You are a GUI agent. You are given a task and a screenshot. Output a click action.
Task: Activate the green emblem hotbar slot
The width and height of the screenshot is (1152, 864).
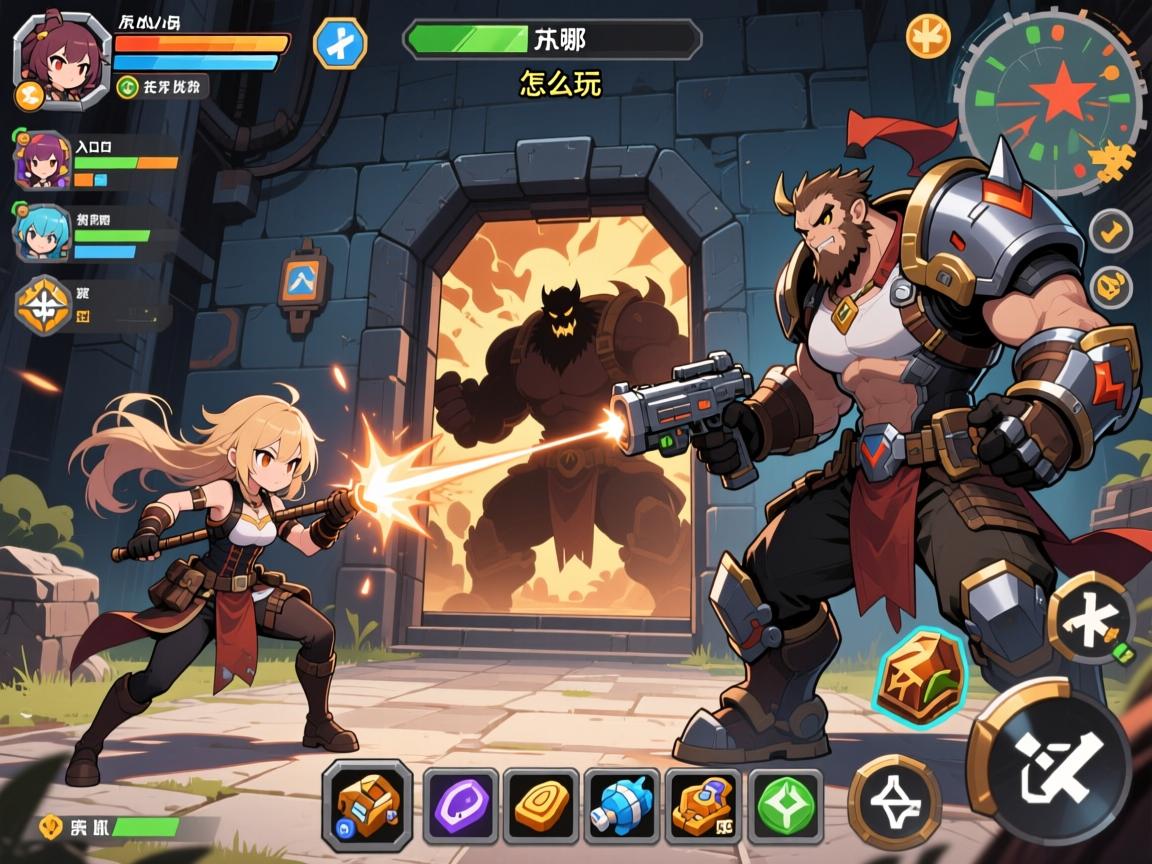coord(785,805)
